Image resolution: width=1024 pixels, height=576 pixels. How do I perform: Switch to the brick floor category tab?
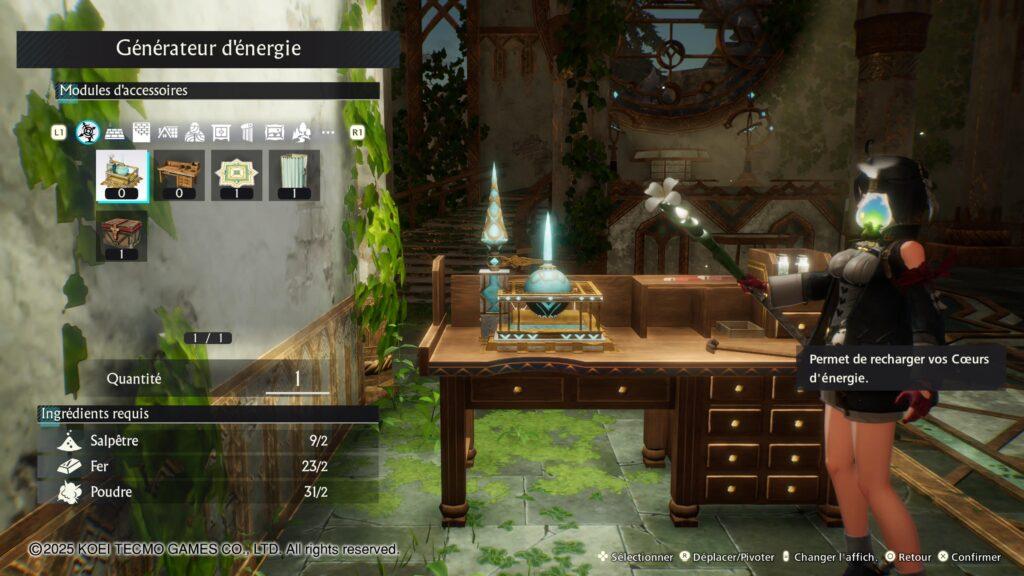coord(115,132)
